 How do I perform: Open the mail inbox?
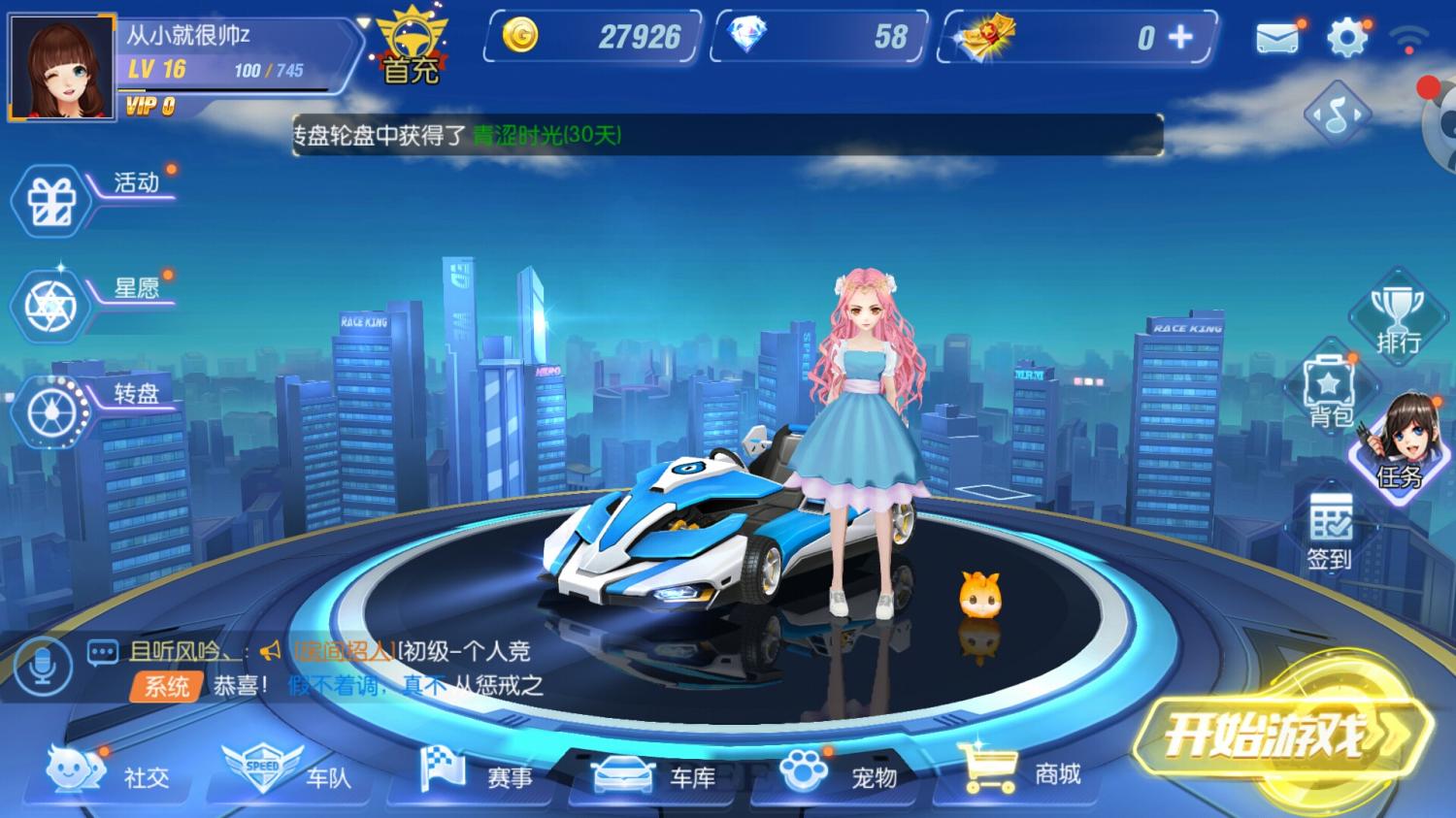coord(1279,39)
